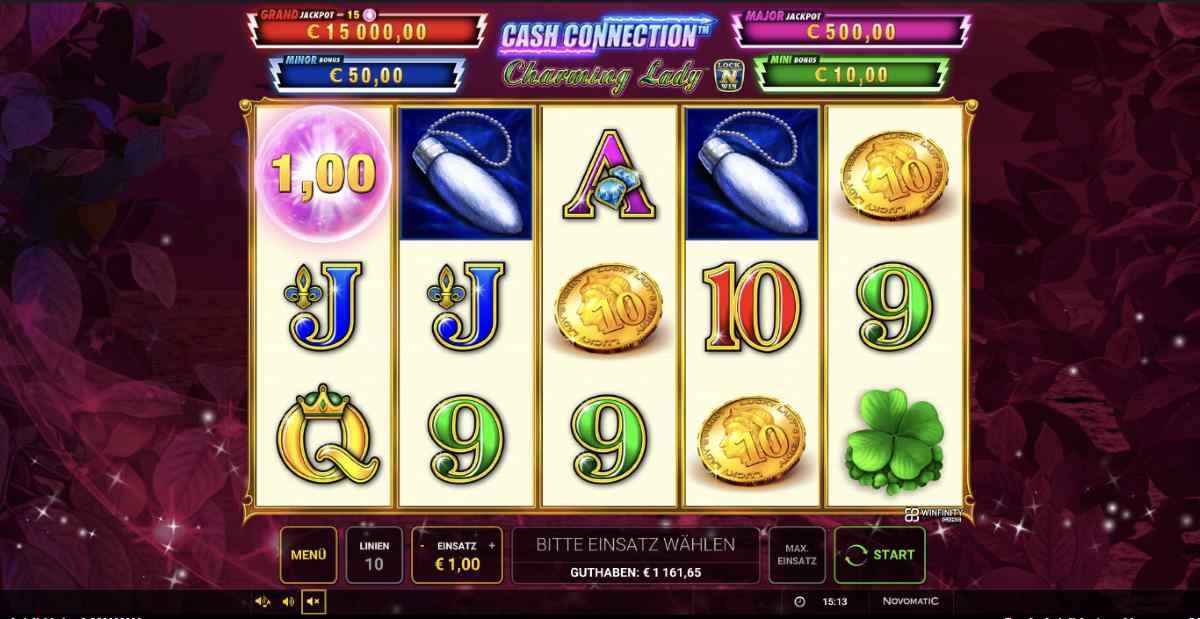
Task: Open the Grand Jackpot banner
Action: click(365, 30)
